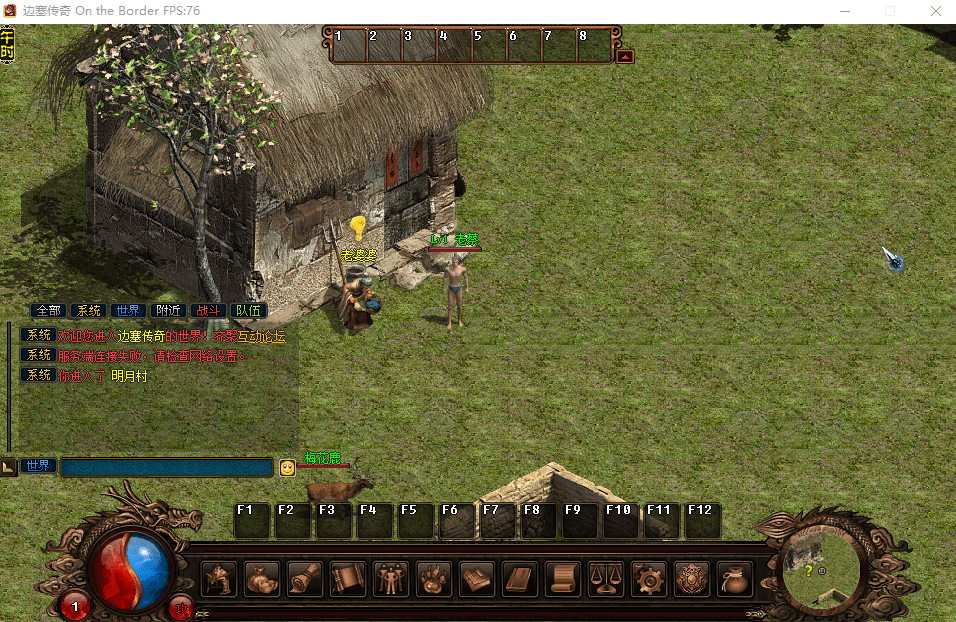The height and width of the screenshot is (622, 956).
Task: Open the paper scroll quest icon
Action: [x=563, y=579]
